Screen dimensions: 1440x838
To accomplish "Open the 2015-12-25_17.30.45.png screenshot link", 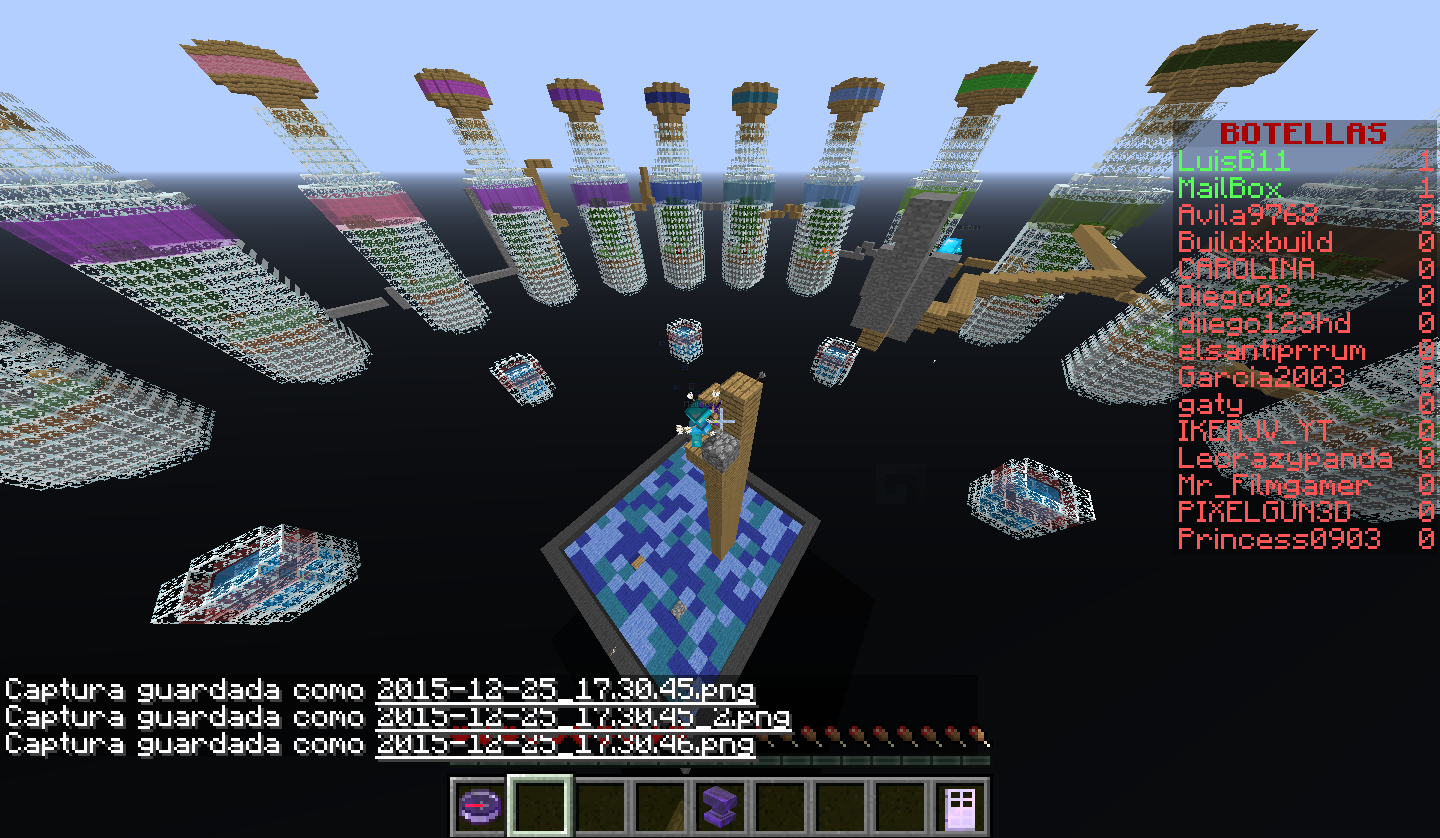I will [x=565, y=690].
